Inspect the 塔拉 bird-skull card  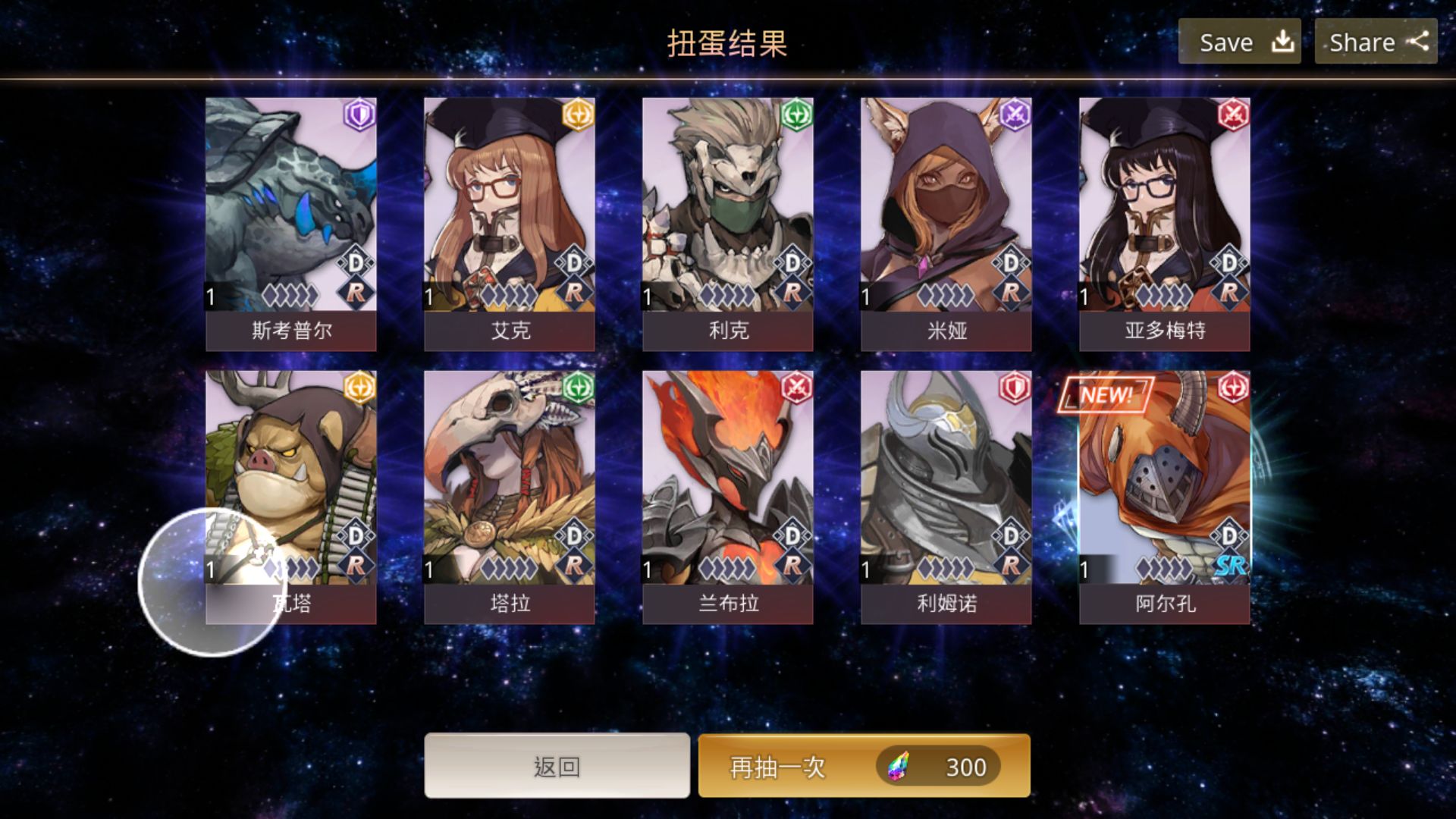510,497
